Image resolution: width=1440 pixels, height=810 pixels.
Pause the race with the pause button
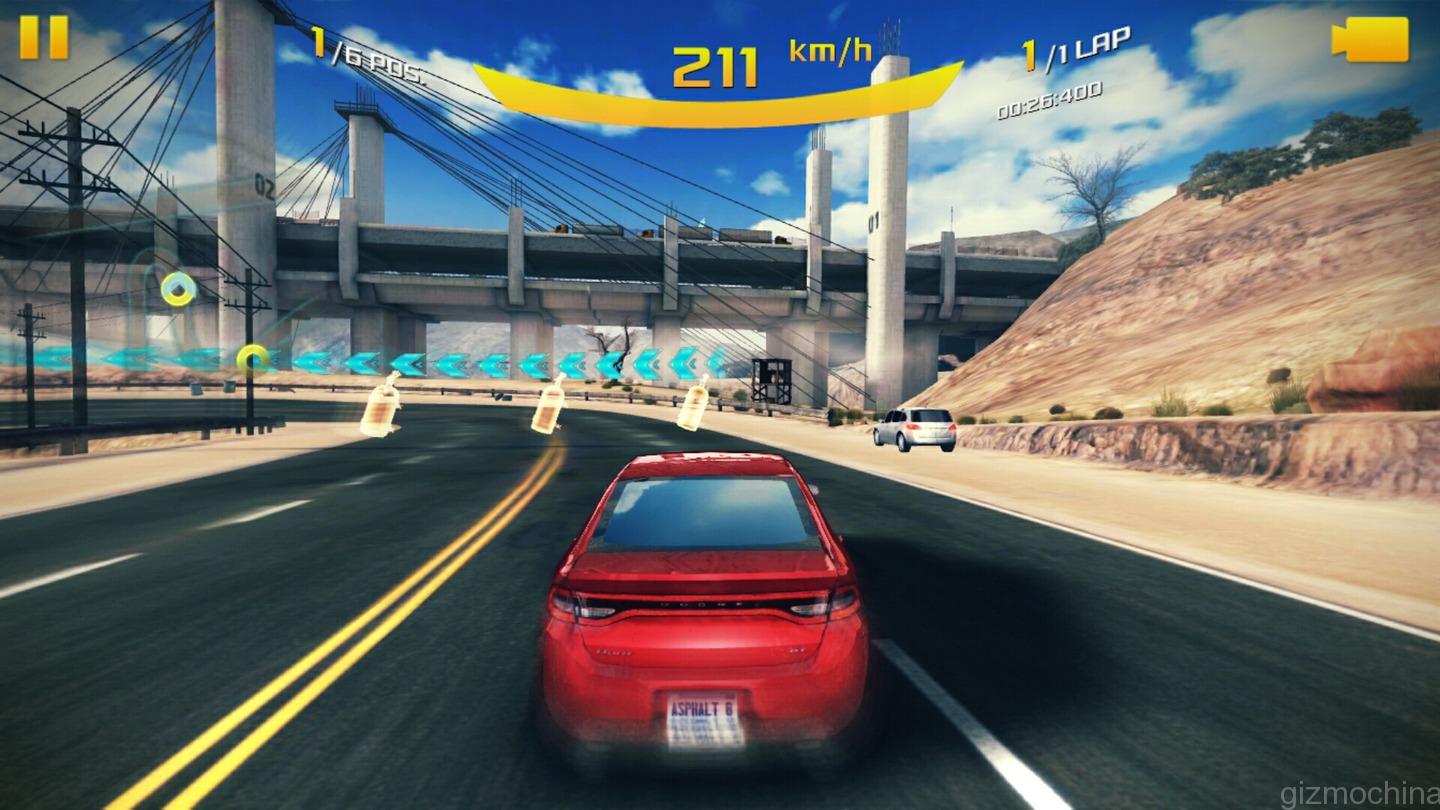click(44, 37)
